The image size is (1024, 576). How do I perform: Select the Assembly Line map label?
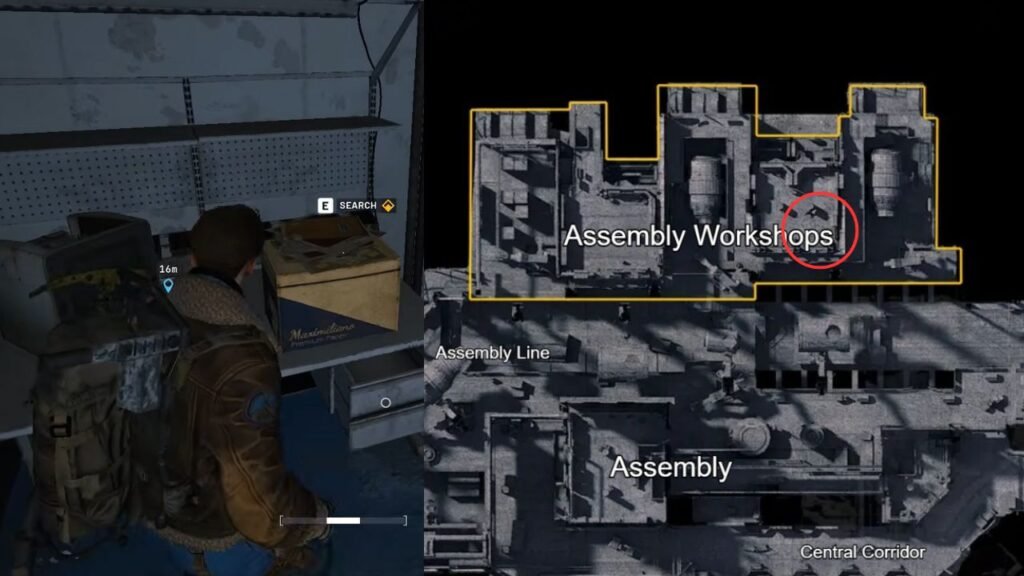point(493,353)
